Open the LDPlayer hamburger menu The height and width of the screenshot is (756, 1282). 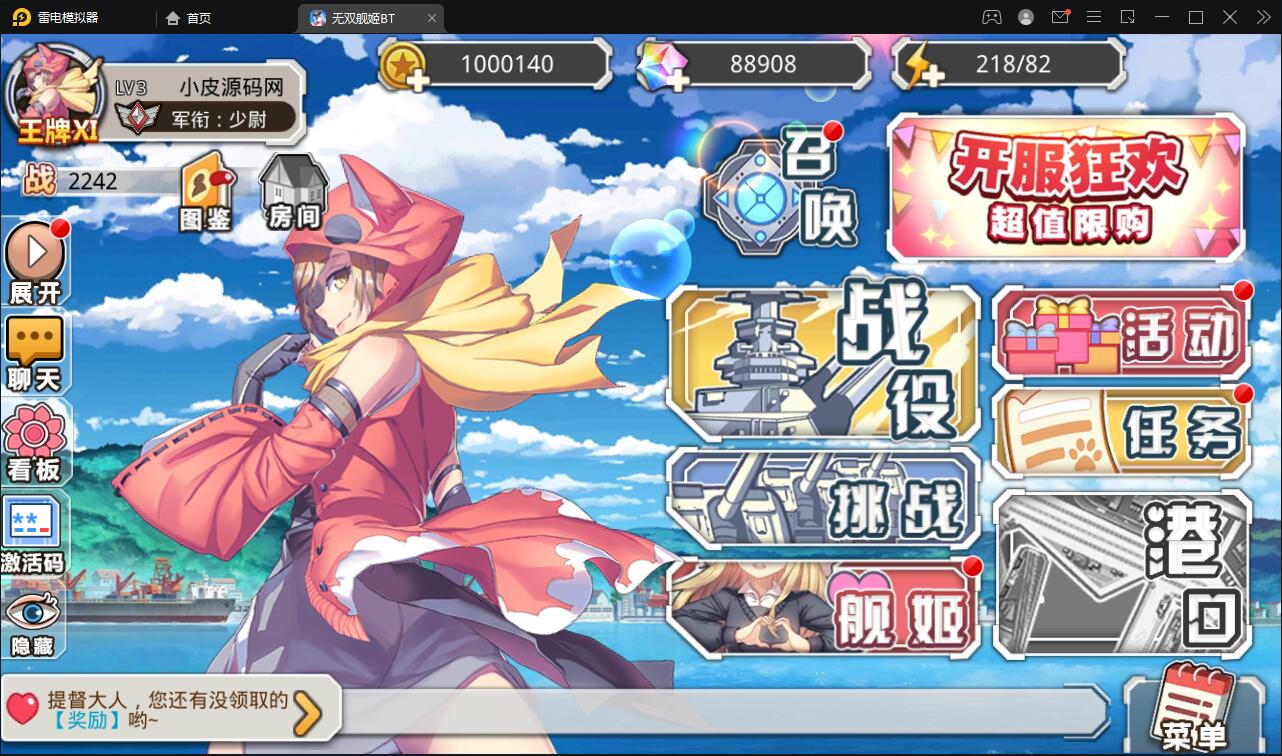point(1094,17)
